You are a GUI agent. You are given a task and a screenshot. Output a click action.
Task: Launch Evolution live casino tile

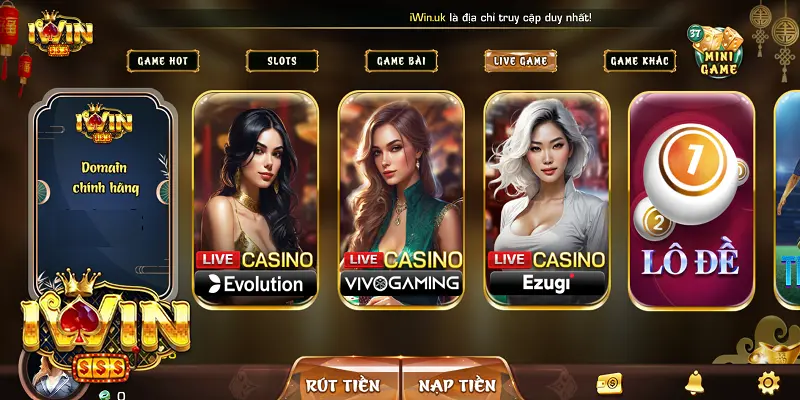(x=254, y=198)
